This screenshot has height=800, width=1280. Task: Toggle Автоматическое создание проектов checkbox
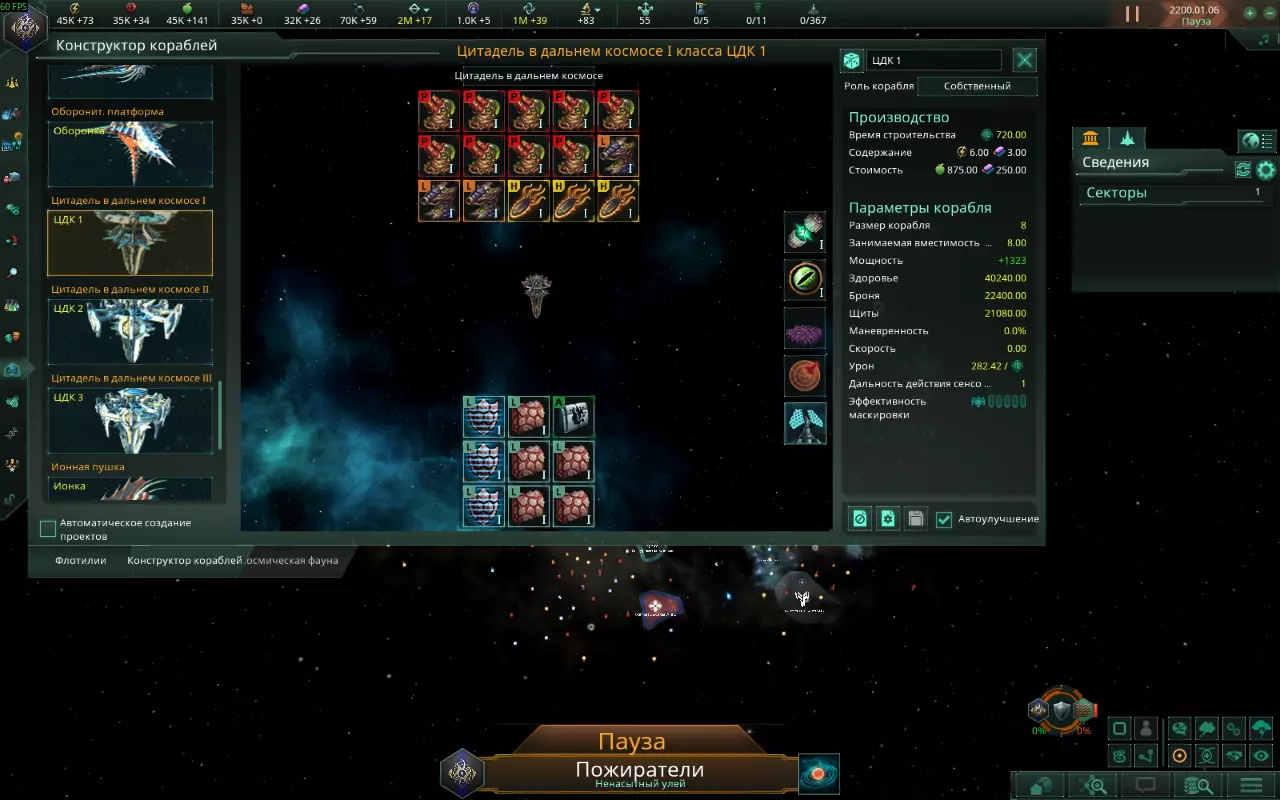[x=48, y=528]
